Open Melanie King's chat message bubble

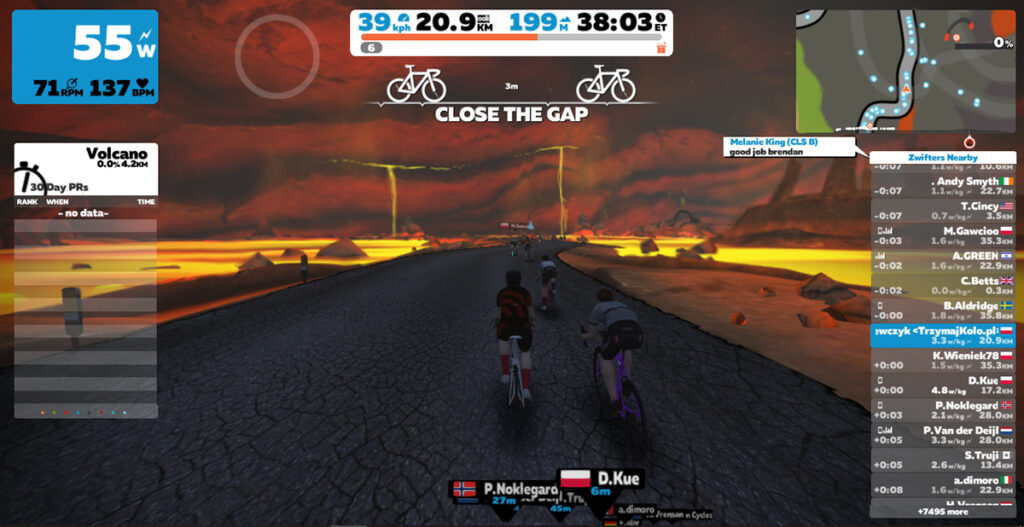pos(789,147)
